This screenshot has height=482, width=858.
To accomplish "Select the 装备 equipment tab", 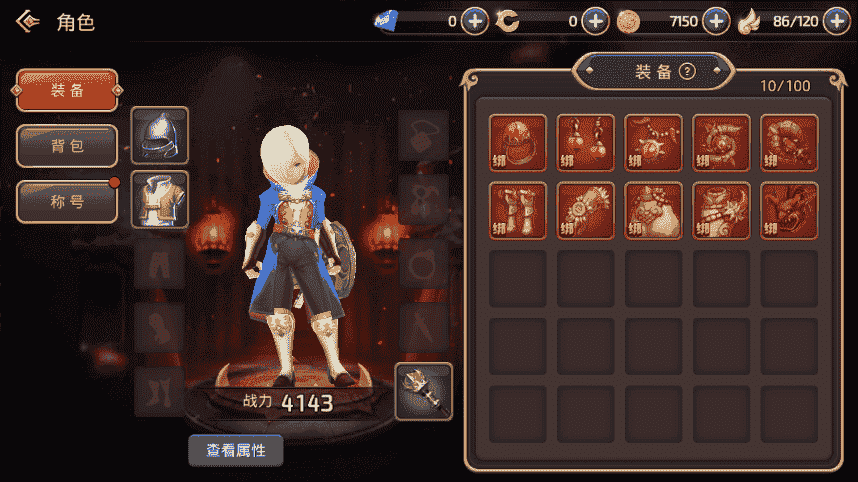I will [x=67, y=91].
